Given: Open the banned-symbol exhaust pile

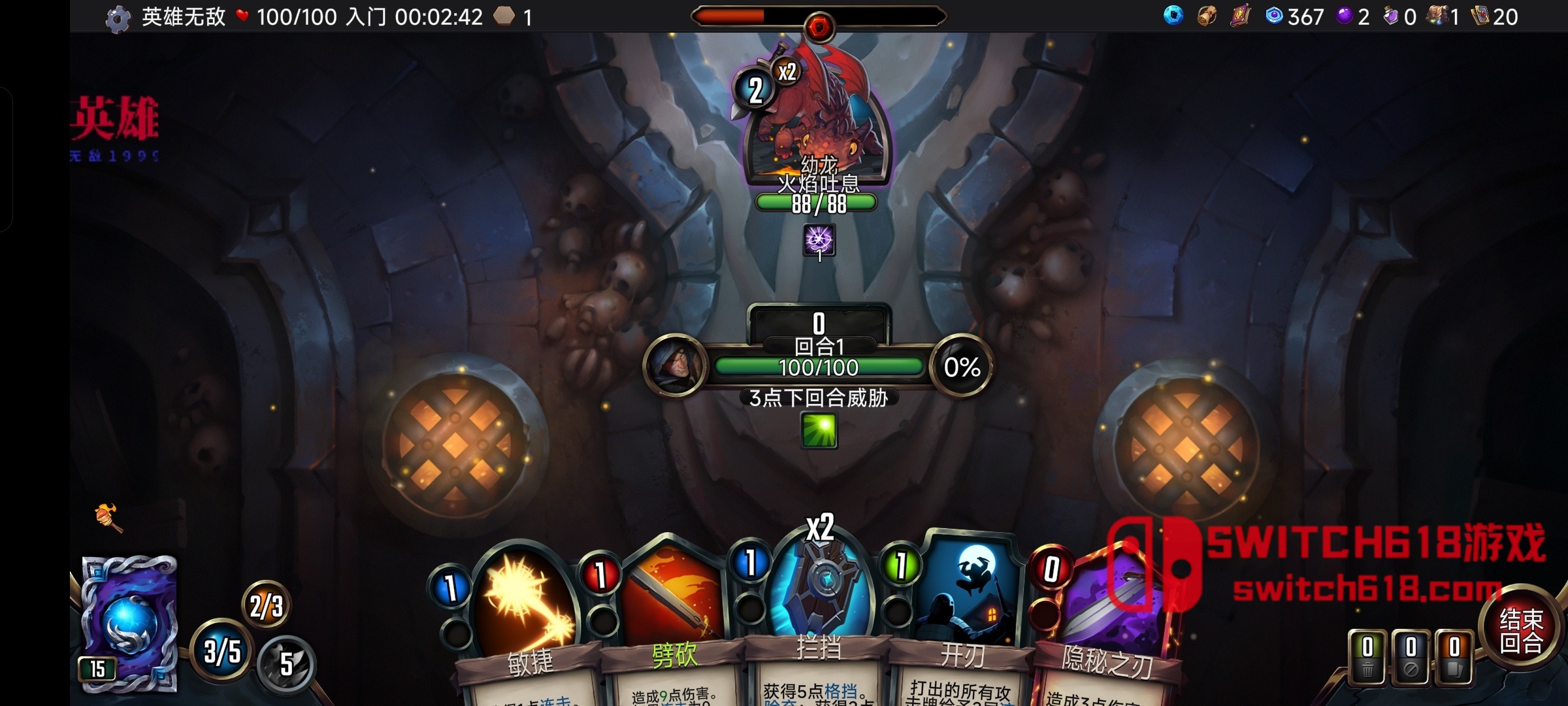Looking at the screenshot, I should [x=1411, y=657].
